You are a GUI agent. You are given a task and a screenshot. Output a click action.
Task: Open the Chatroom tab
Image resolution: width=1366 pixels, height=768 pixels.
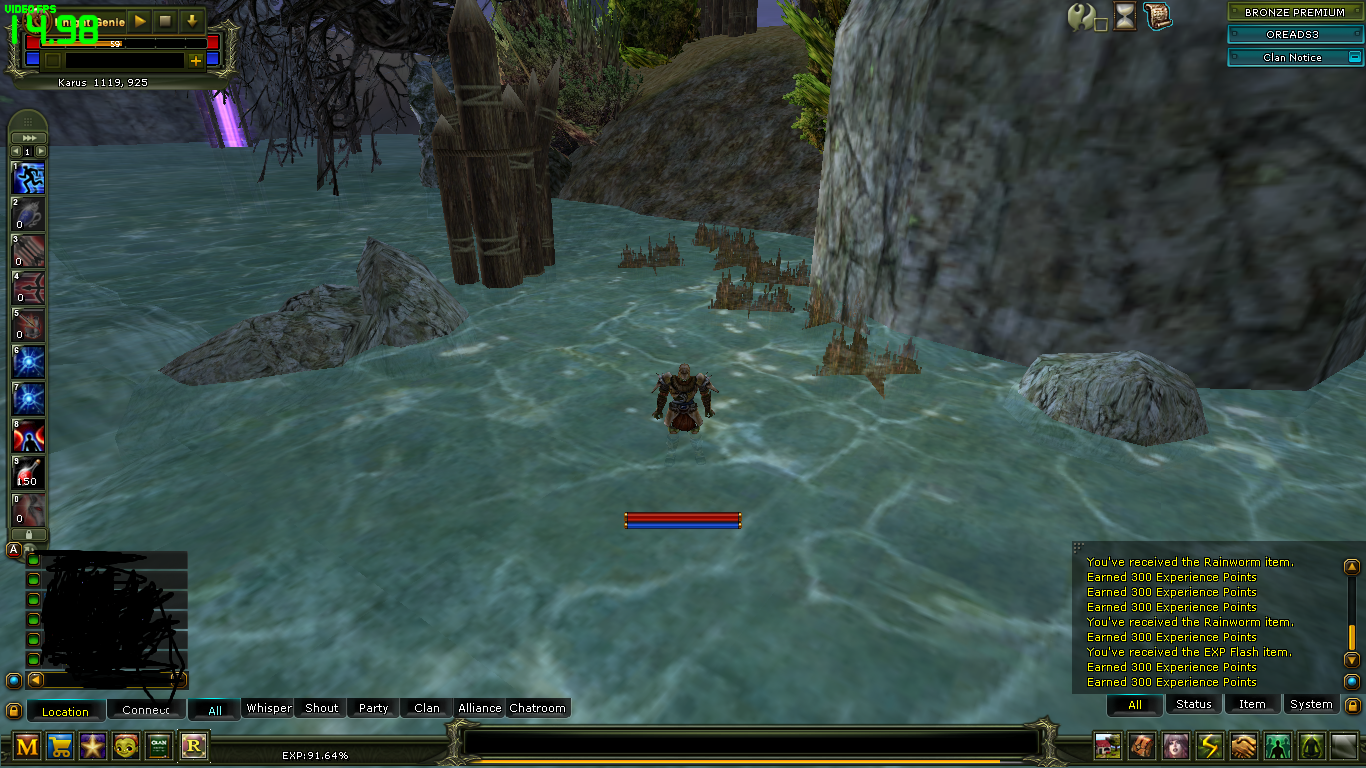[x=538, y=708]
